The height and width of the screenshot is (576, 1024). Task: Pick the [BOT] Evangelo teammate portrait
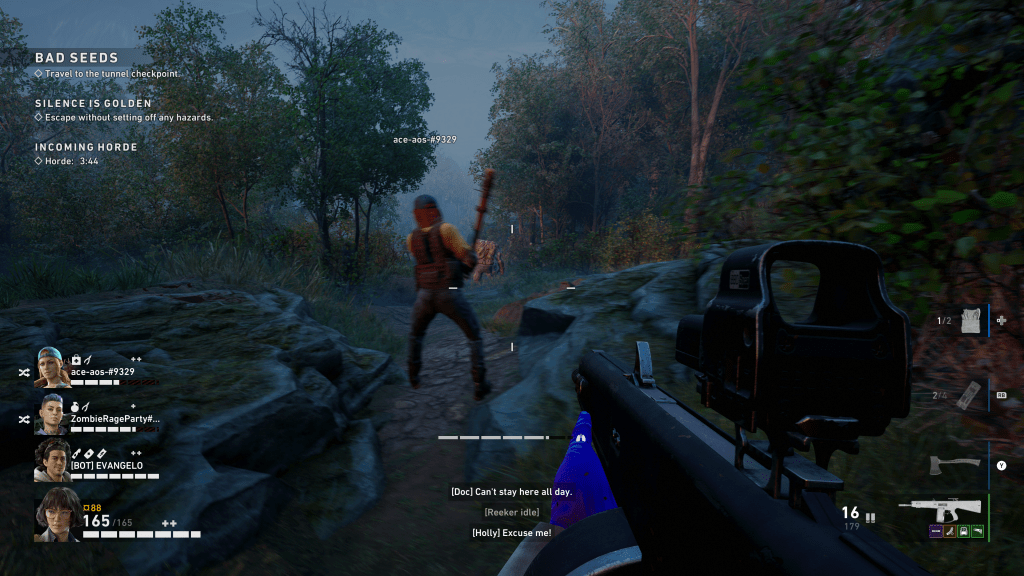(x=52, y=460)
